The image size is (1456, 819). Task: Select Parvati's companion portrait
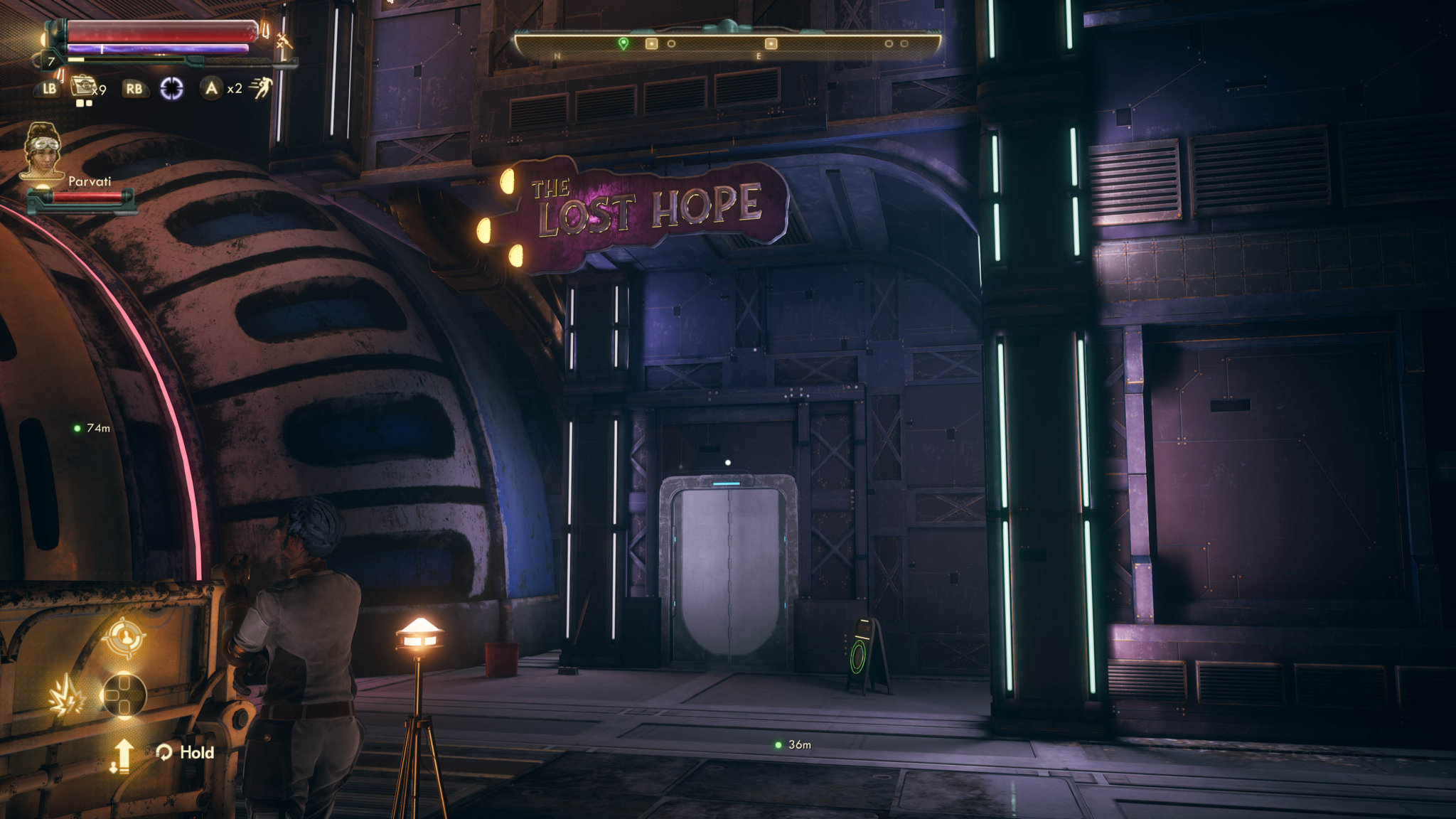pos(43,151)
